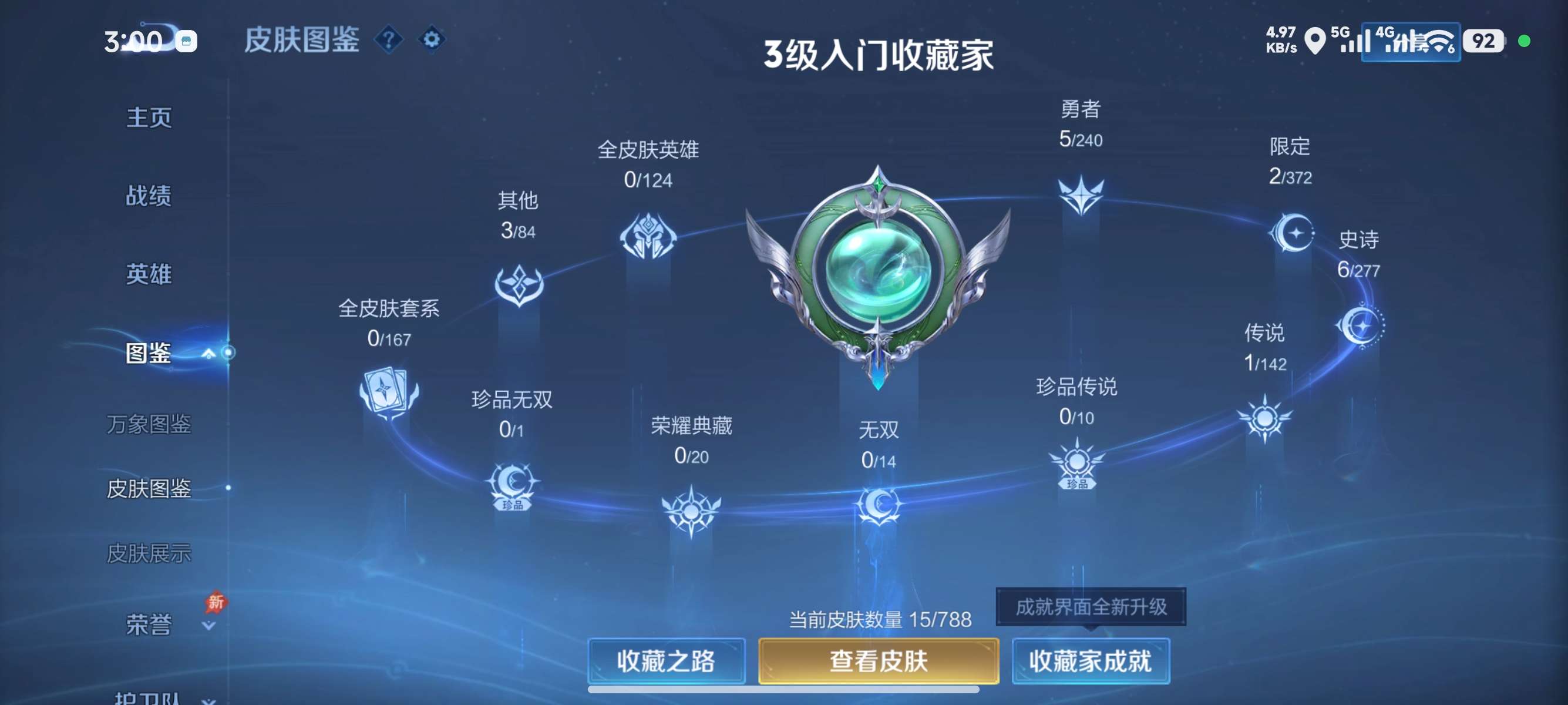1568x705 pixels.
Task: Collapse the 图鉴 sidebar section
Action: pyautogui.click(x=207, y=353)
